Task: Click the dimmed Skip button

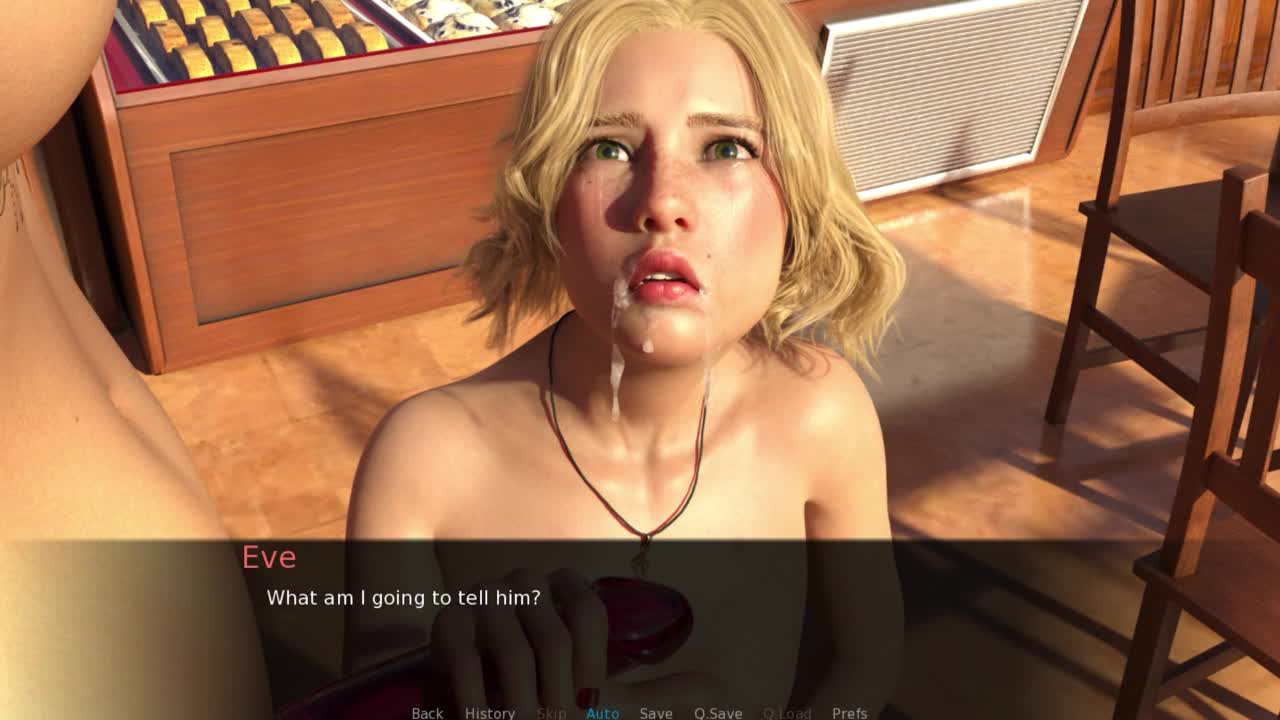Action: 551,713
